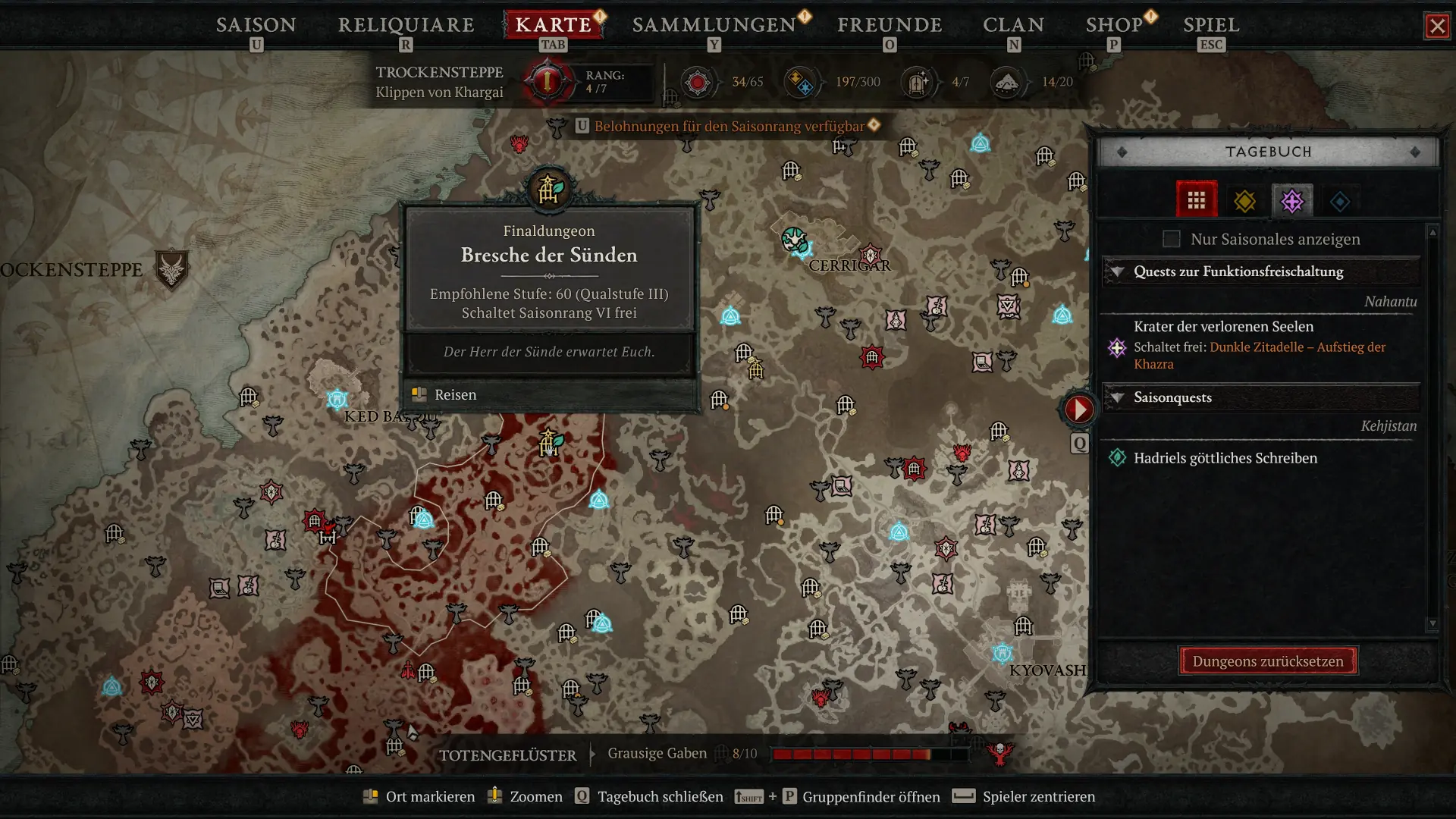Click the season rank emblem showing Rang 4/7
Image resolution: width=1456 pixels, height=819 pixels.
[548, 82]
